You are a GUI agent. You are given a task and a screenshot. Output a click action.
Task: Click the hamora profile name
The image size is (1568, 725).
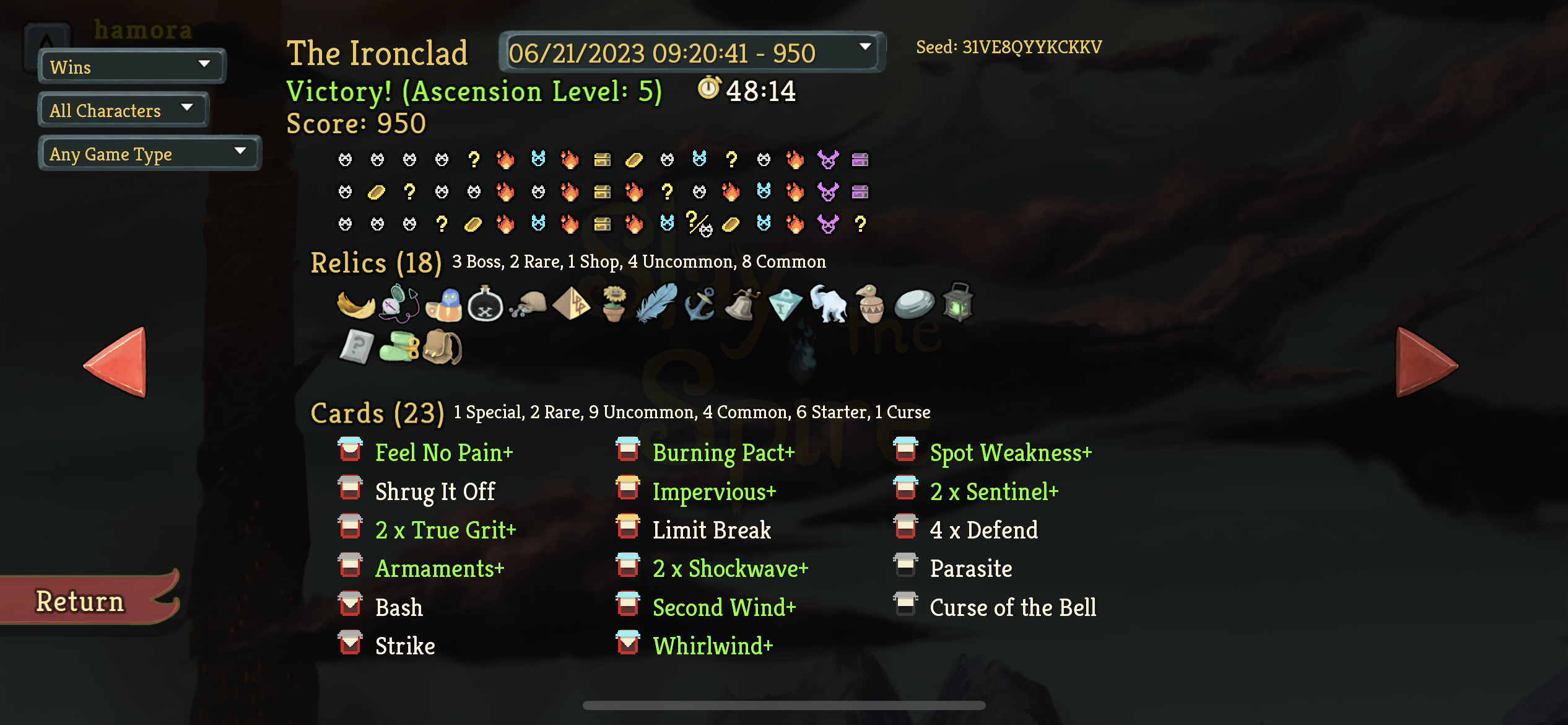pyautogui.click(x=142, y=29)
